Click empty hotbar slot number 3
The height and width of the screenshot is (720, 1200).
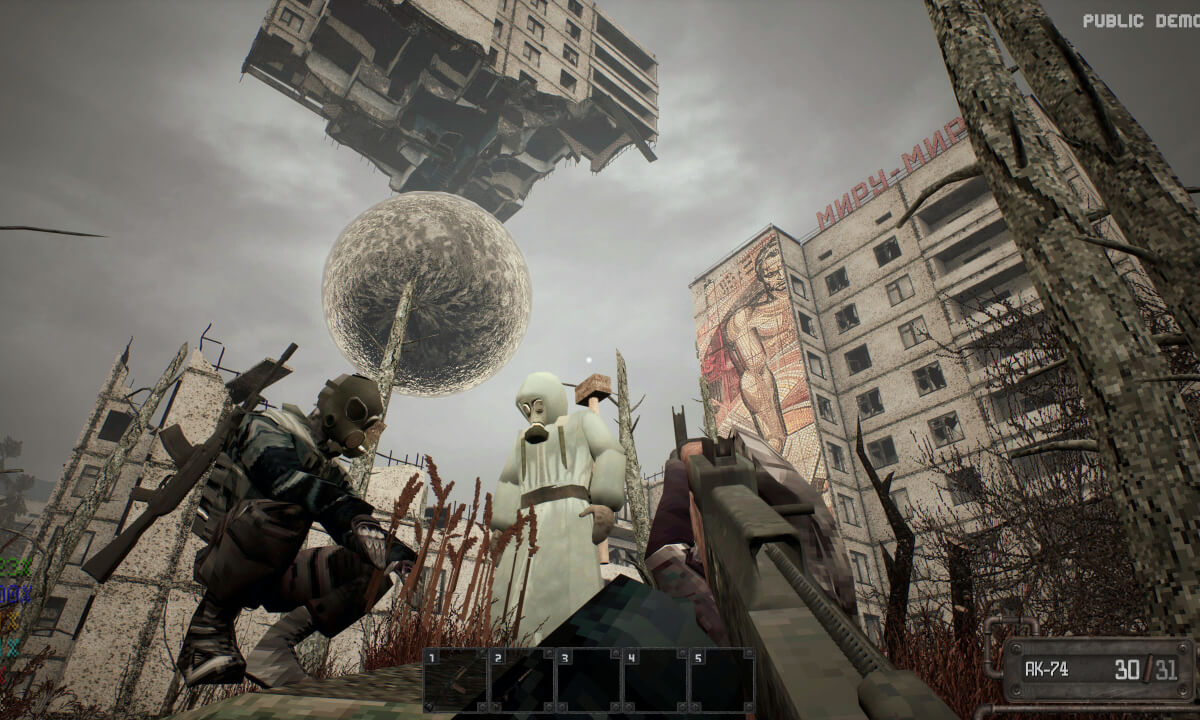588,680
